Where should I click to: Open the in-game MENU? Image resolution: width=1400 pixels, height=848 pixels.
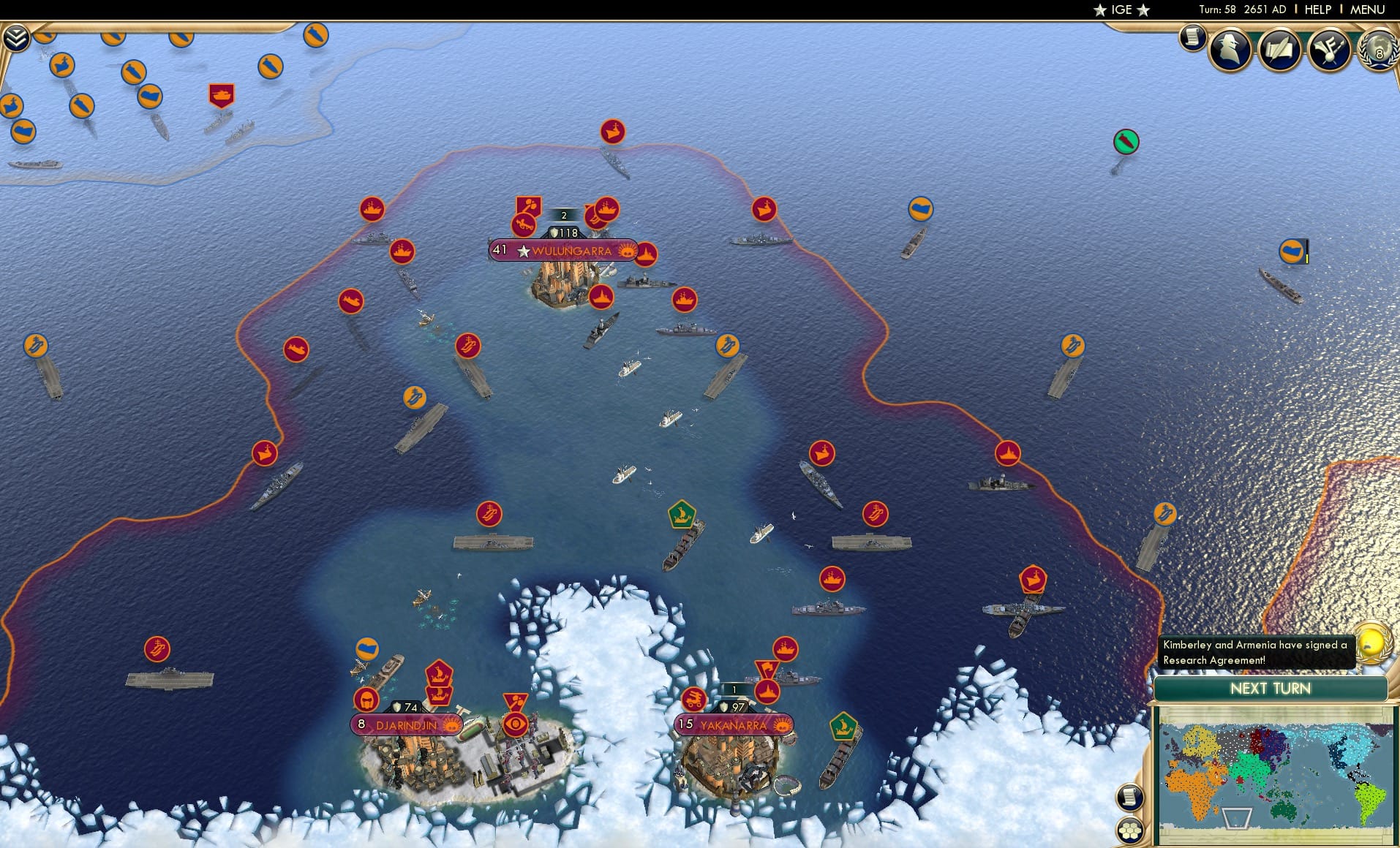(1366, 10)
